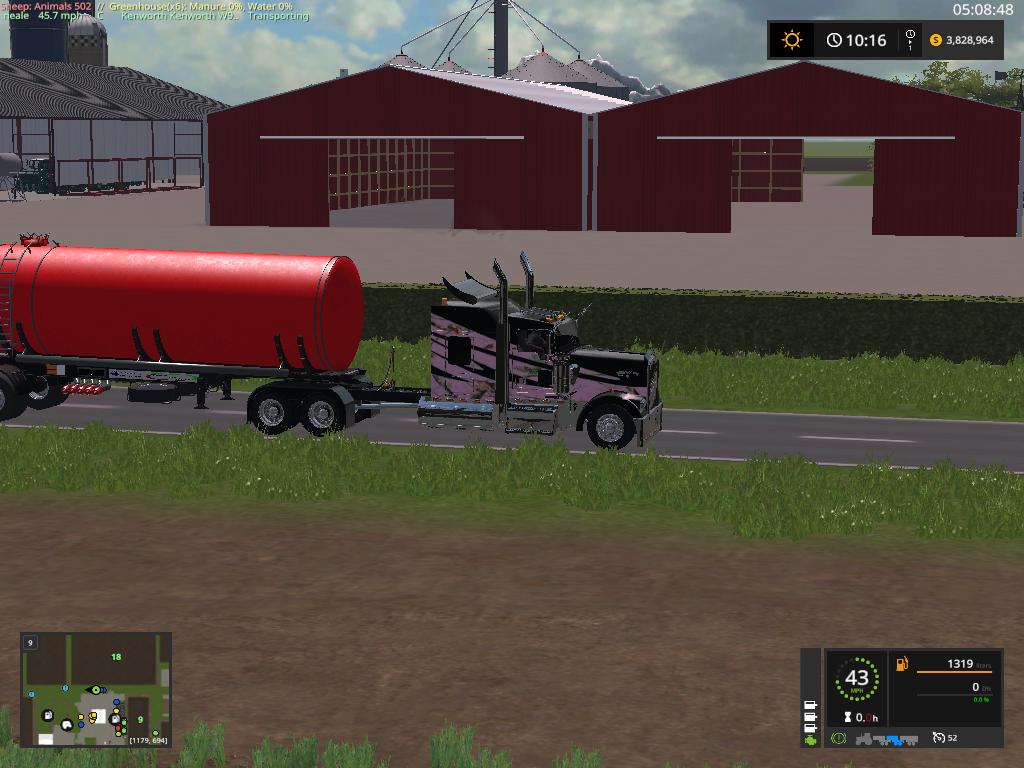Select the cruise control icon
This screenshot has width=1024, height=768.
pyautogui.click(x=938, y=738)
